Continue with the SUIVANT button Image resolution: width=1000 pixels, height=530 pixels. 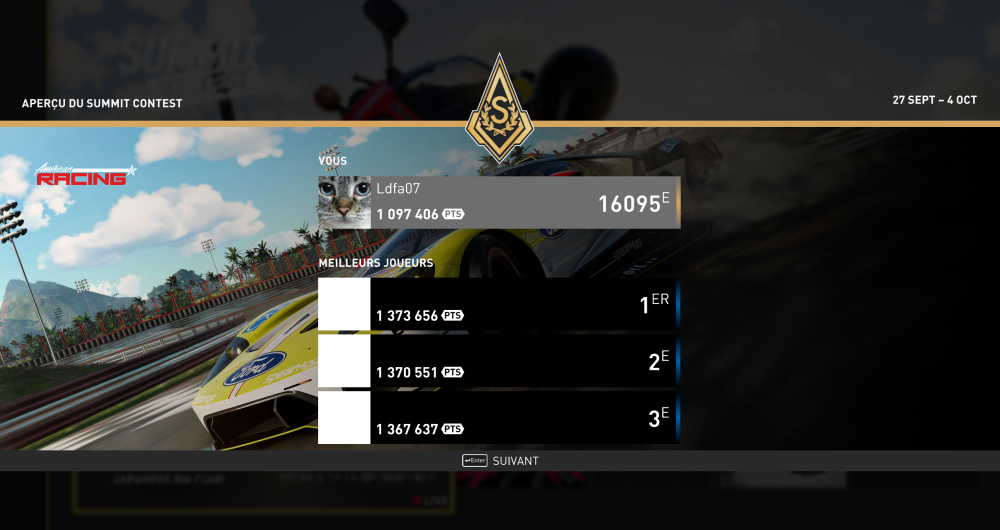pos(501,461)
